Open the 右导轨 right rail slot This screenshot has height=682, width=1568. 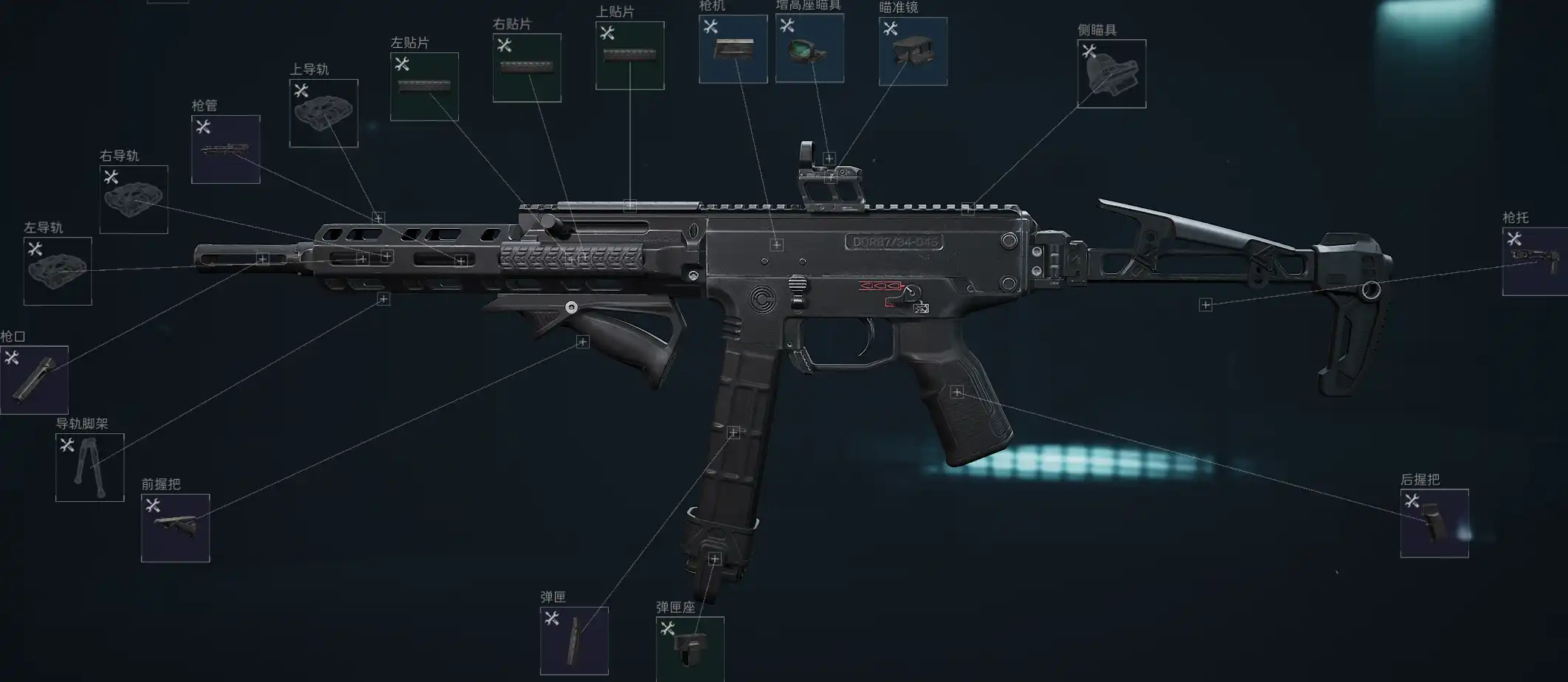coord(134,199)
